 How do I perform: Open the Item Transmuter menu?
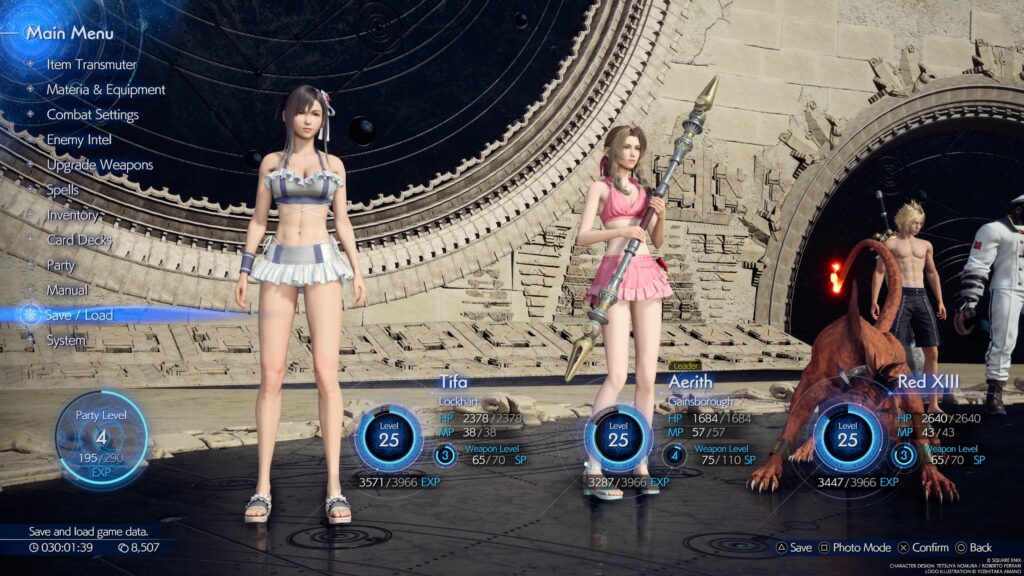pos(91,64)
